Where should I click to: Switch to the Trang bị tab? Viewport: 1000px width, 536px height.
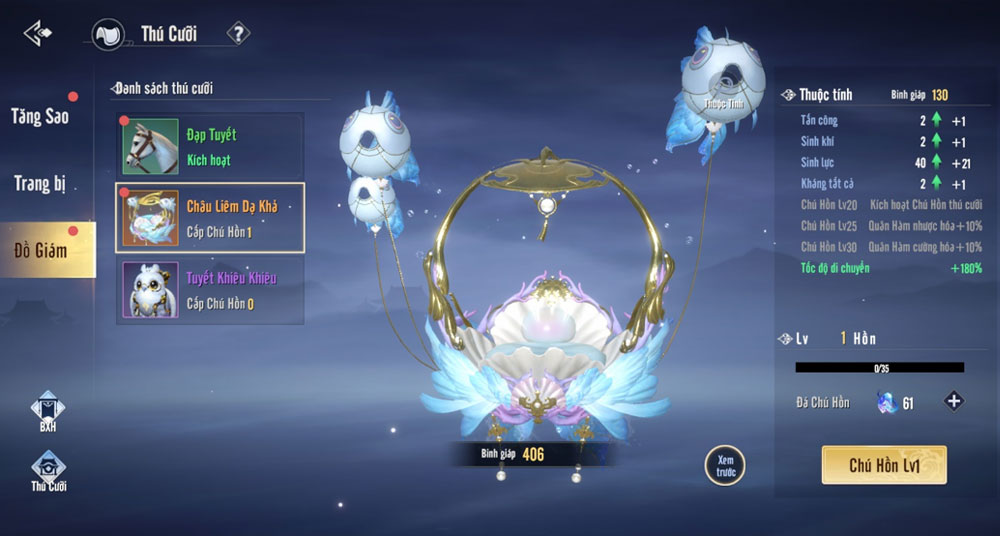40,183
